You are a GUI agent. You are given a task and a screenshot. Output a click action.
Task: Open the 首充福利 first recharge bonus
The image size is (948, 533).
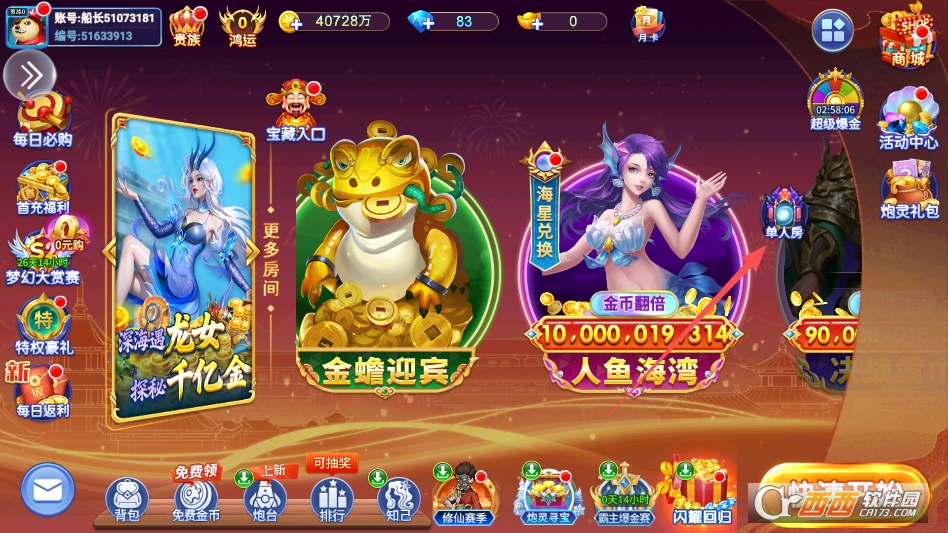click(43, 186)
